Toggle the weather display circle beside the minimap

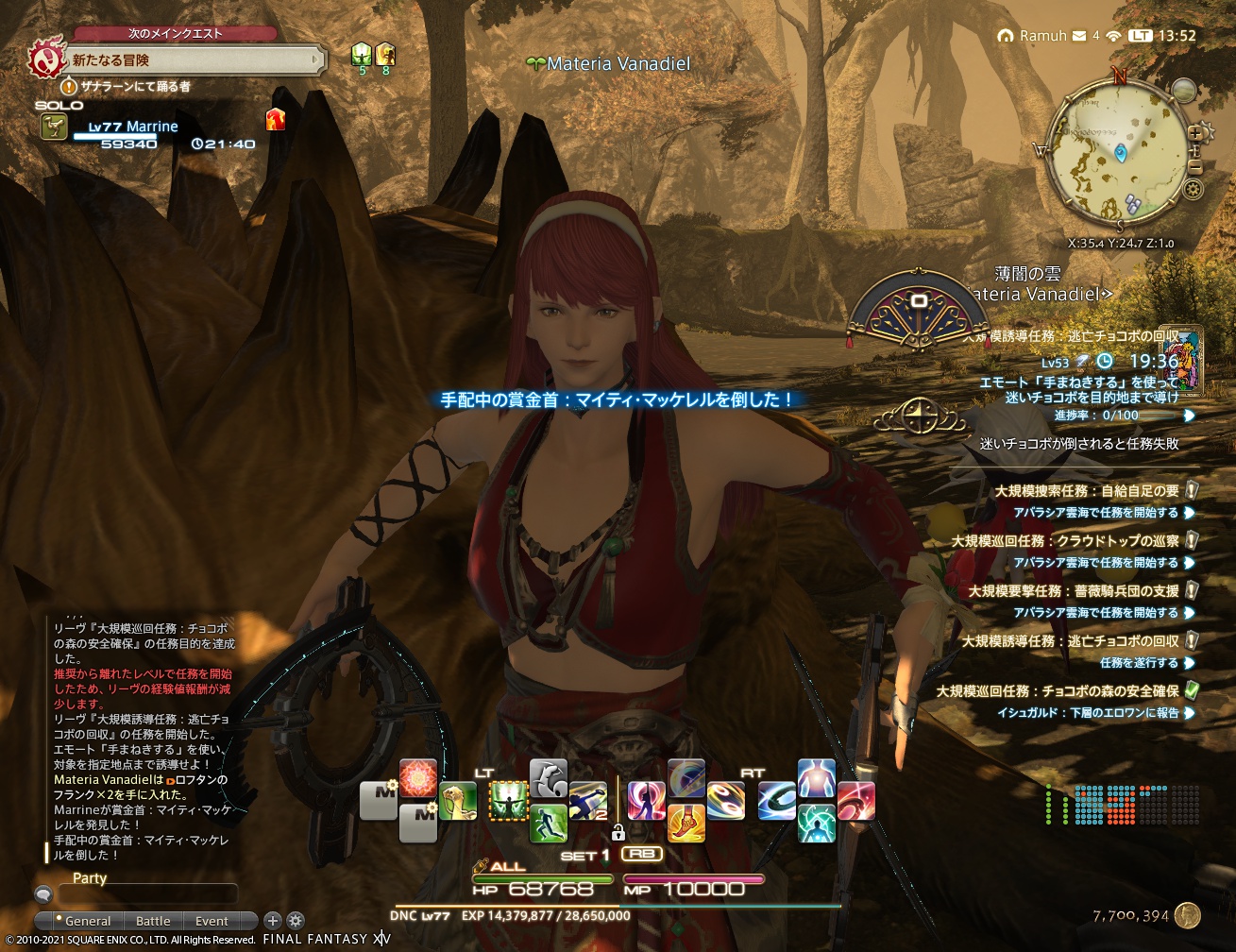pyautogui.click(x=1185, y=91)
